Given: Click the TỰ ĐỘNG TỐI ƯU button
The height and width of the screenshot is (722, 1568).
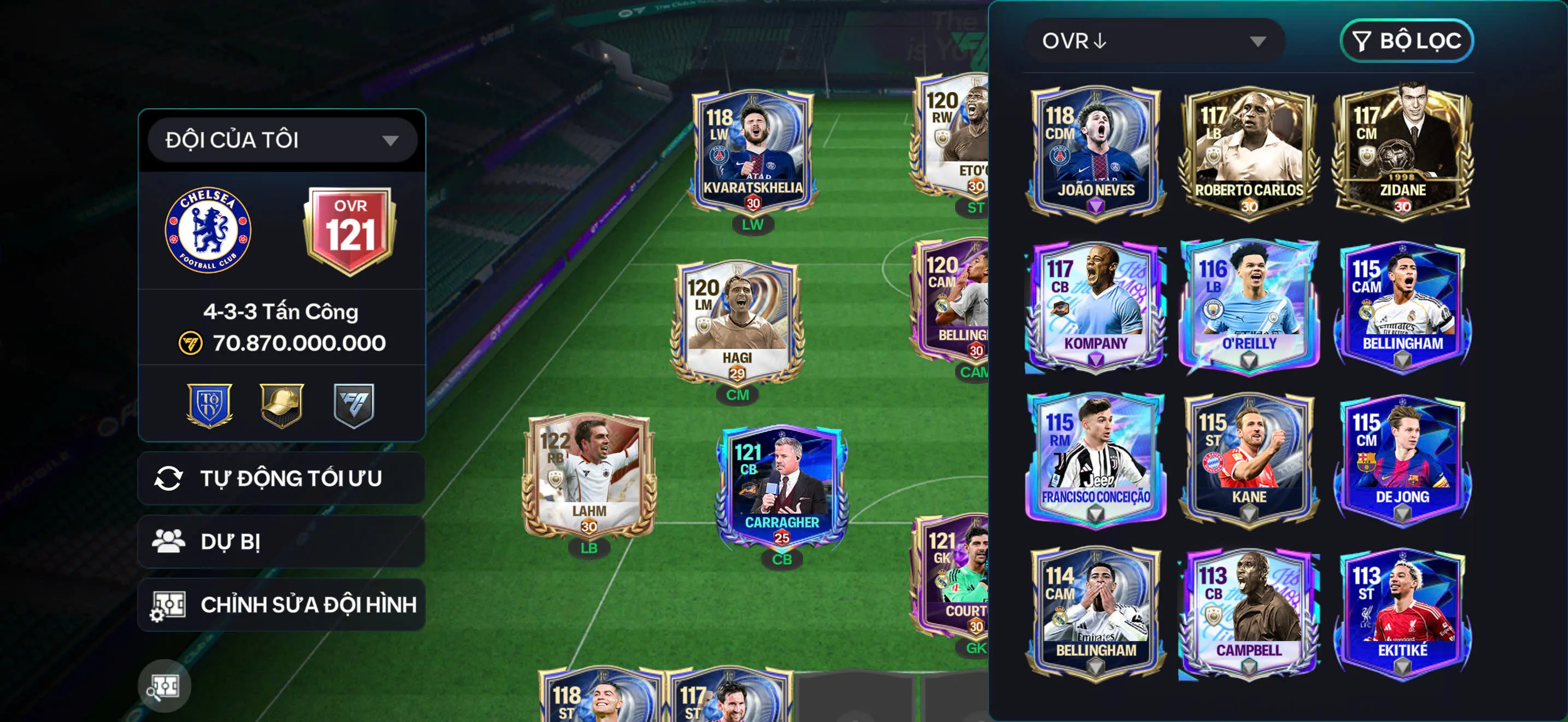Looking at the screenshot, I should tap(282, 479).
